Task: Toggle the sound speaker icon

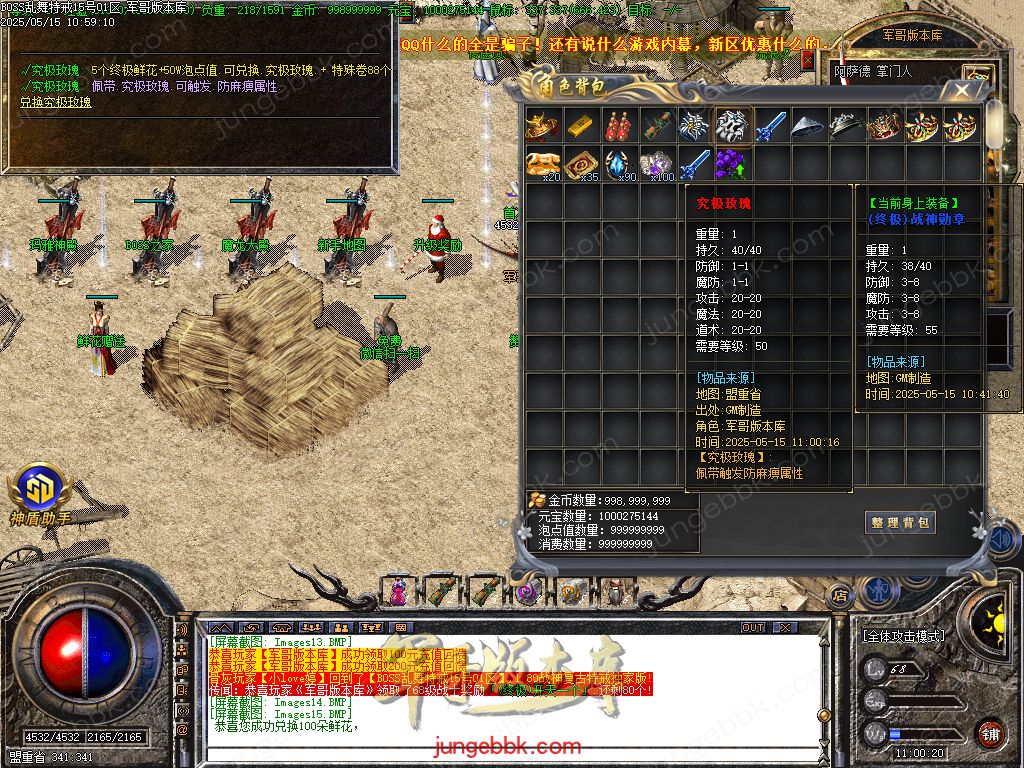Action: pyautogui.click(x=1004, y=541)
